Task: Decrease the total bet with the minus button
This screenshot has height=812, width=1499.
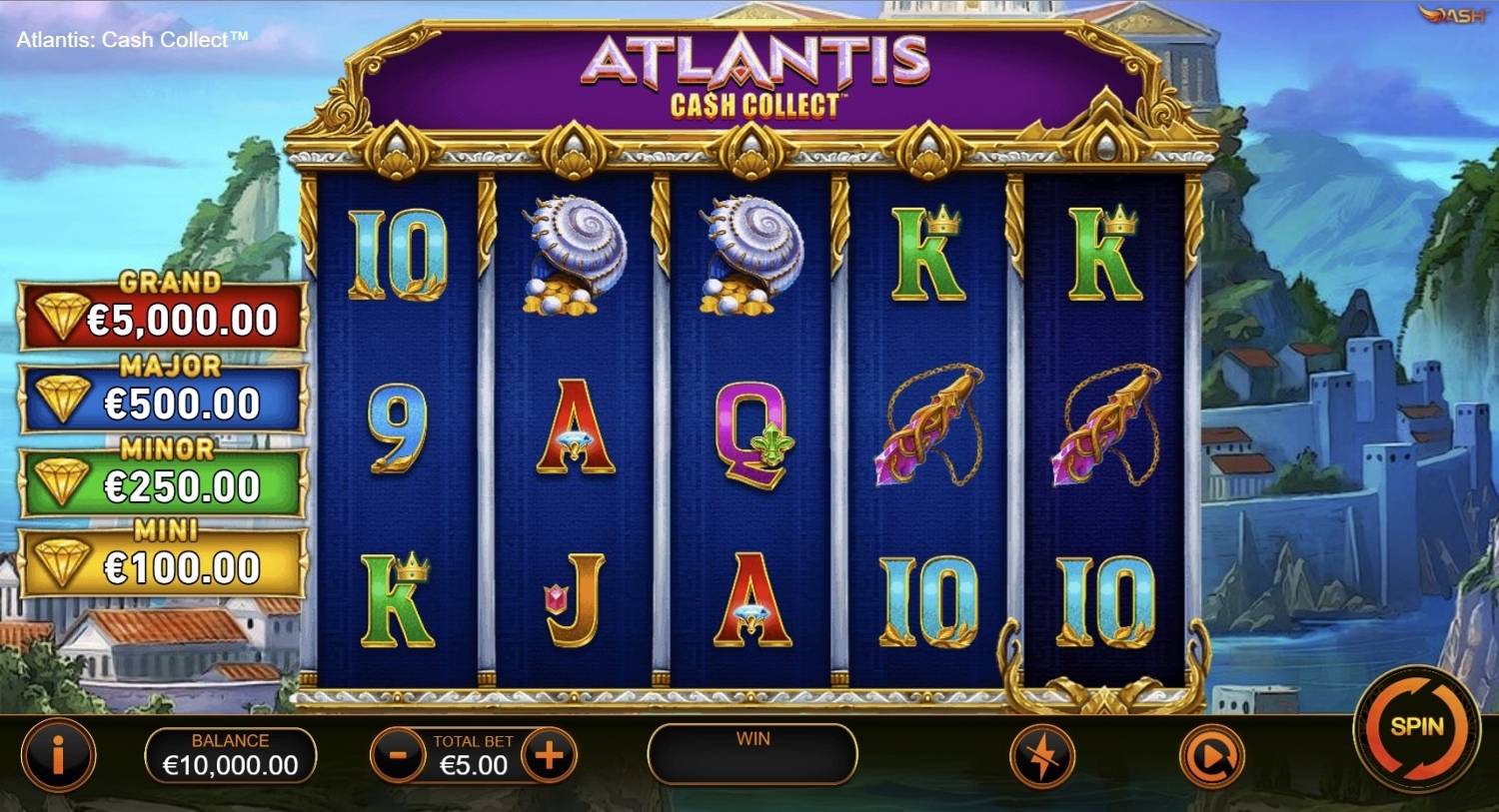Action: coord(397,755)
